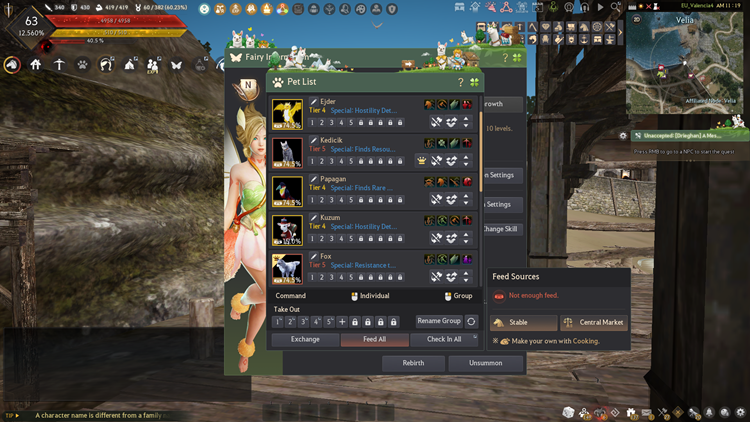The height and width of the screenshot is (422, 750).
Task: Select the Kedicik cat pet portrait
Action: pos(287,152)
